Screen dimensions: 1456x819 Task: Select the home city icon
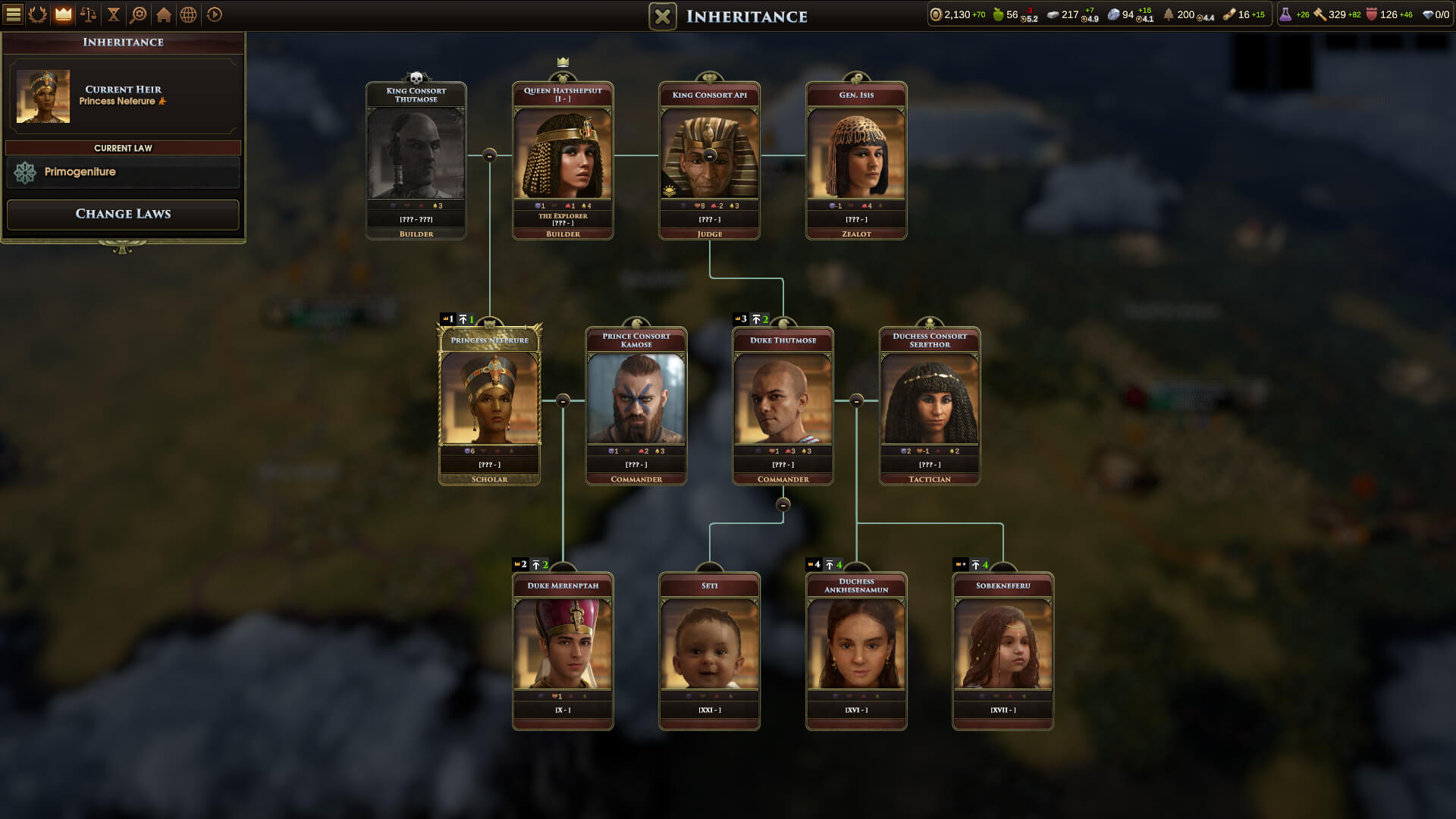tap(165, 14)
